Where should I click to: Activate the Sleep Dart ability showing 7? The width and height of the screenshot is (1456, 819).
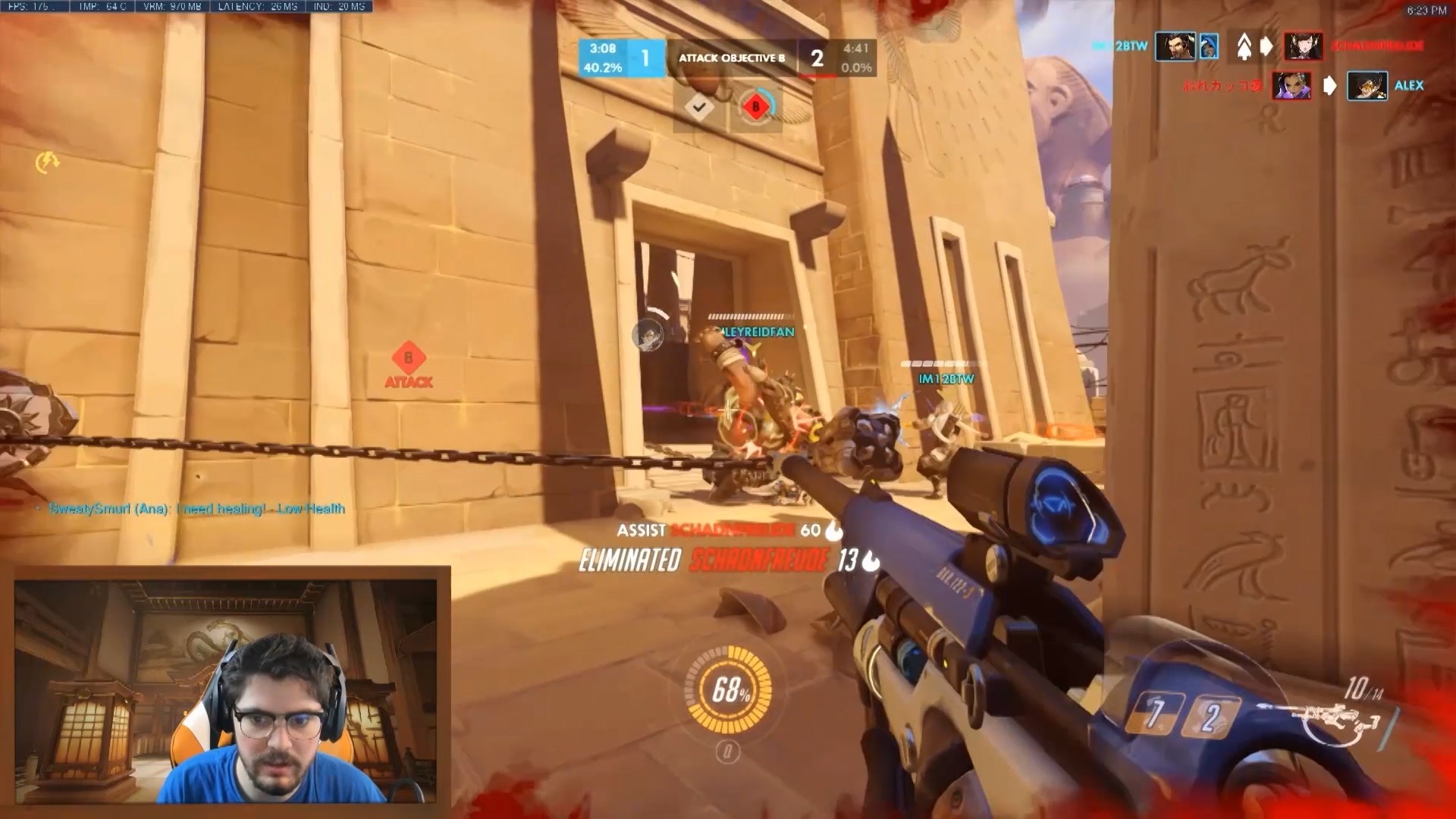pos(1153,714)
